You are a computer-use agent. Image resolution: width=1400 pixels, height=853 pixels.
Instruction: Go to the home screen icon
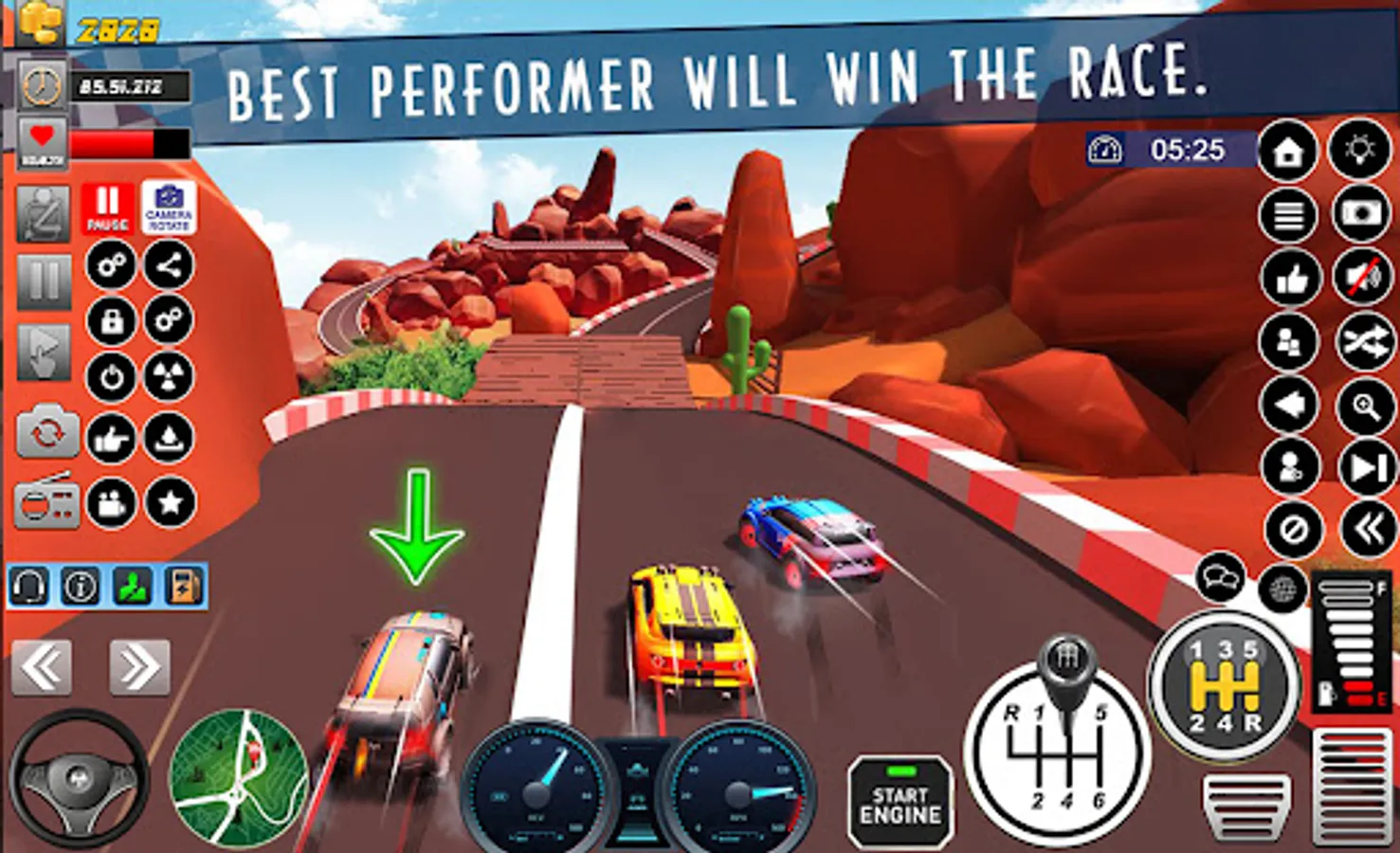[x=1287, y=151]
